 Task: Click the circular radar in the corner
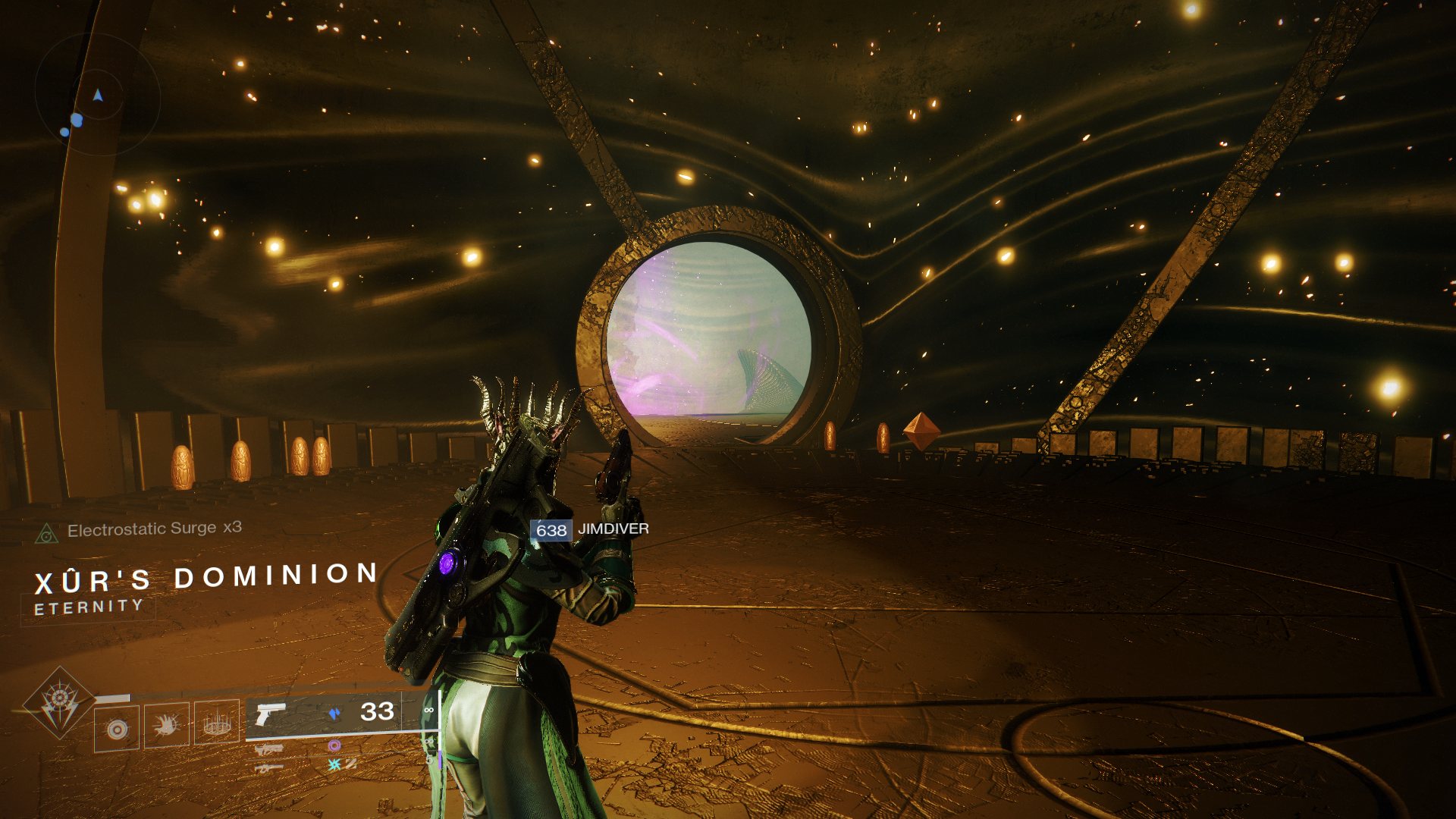point(97,95)
